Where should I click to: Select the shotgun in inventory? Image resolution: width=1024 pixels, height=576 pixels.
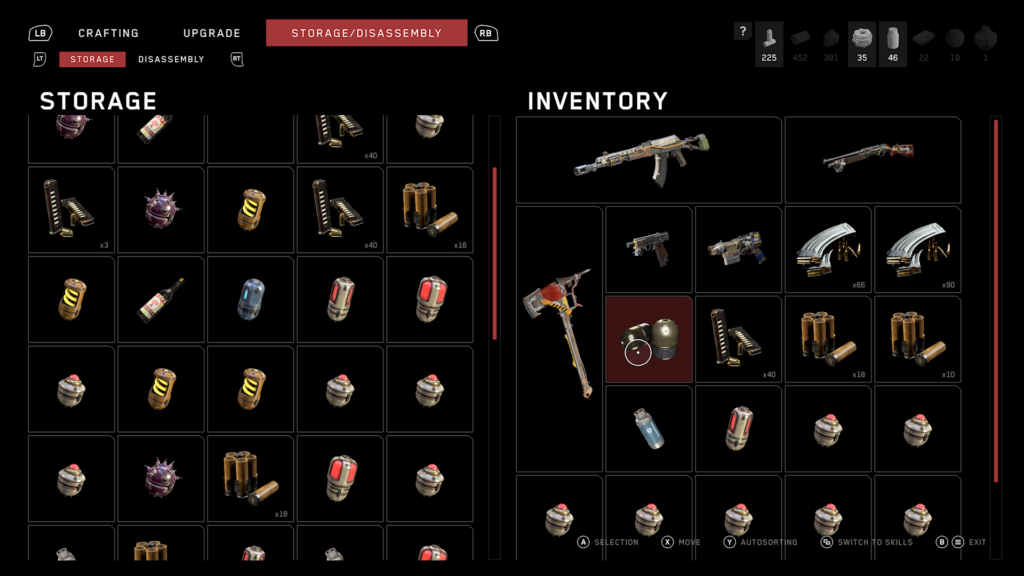click(872, 160)
